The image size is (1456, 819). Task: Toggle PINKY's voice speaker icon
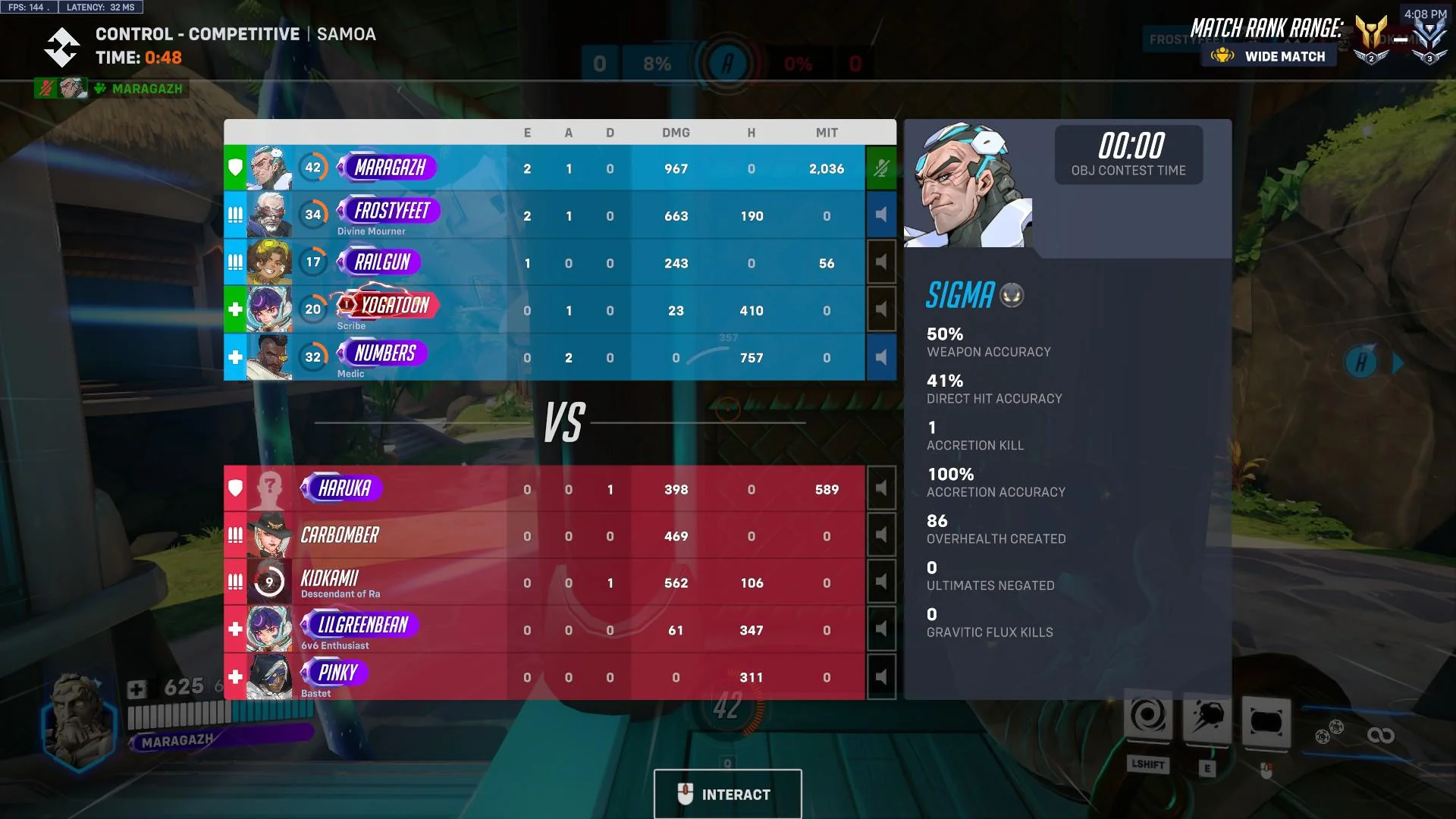pos(880,675)
